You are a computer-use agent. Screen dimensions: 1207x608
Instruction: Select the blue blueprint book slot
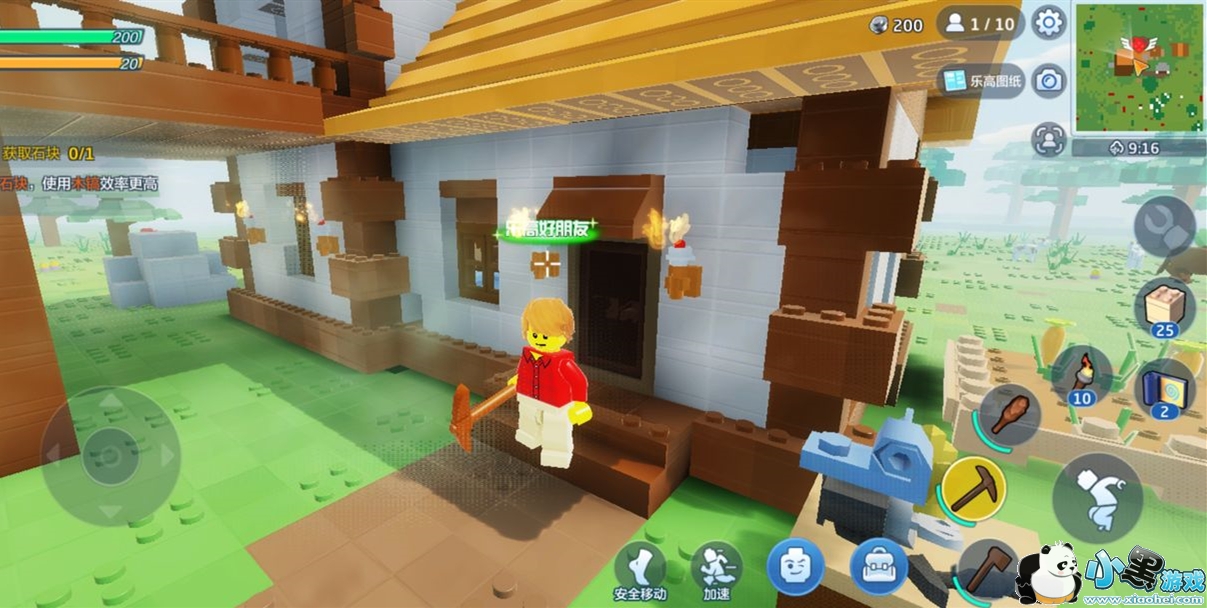coord(1165,388)
